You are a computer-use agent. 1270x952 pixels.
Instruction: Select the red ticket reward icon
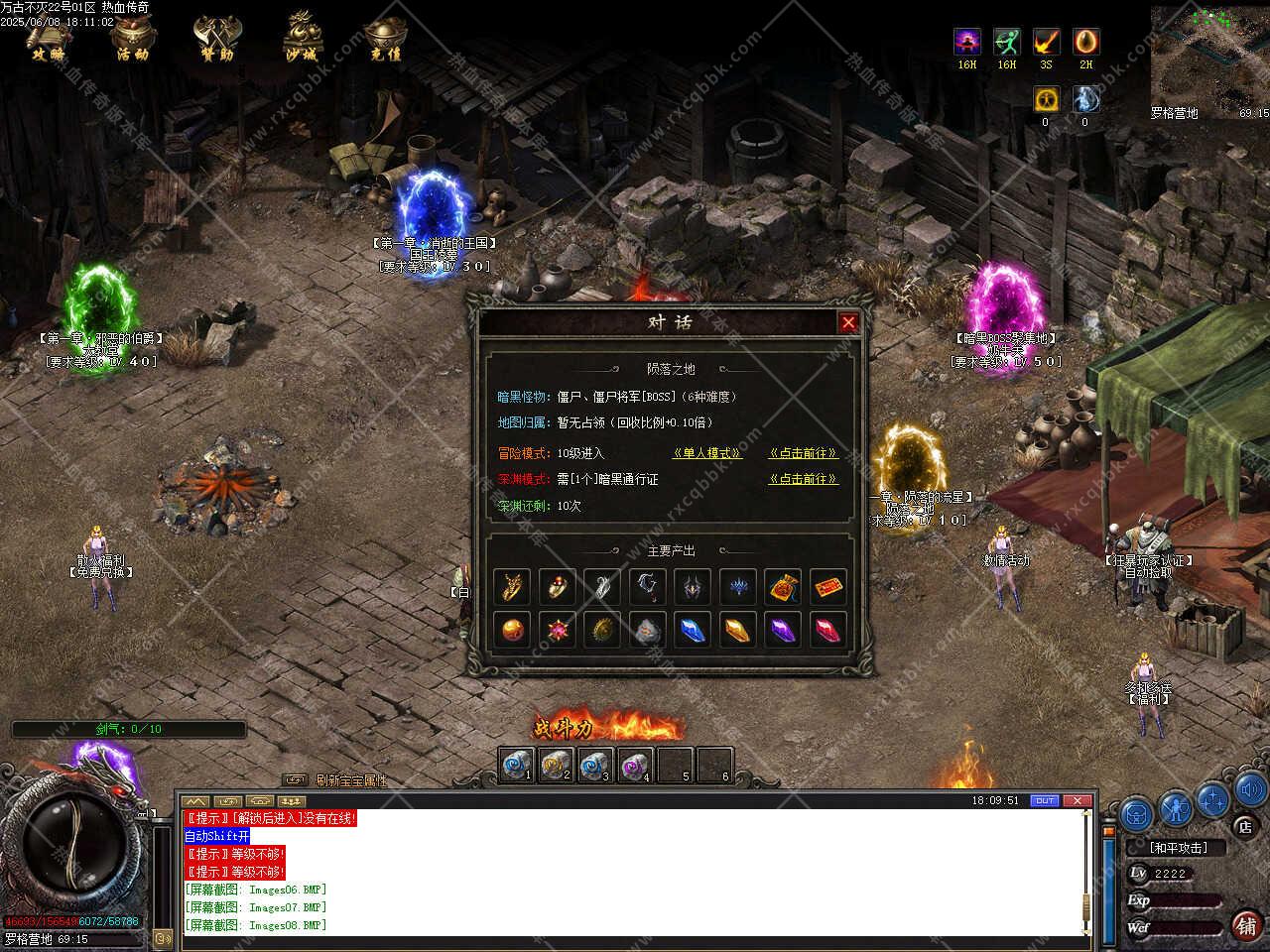click(x=828, y=587)
